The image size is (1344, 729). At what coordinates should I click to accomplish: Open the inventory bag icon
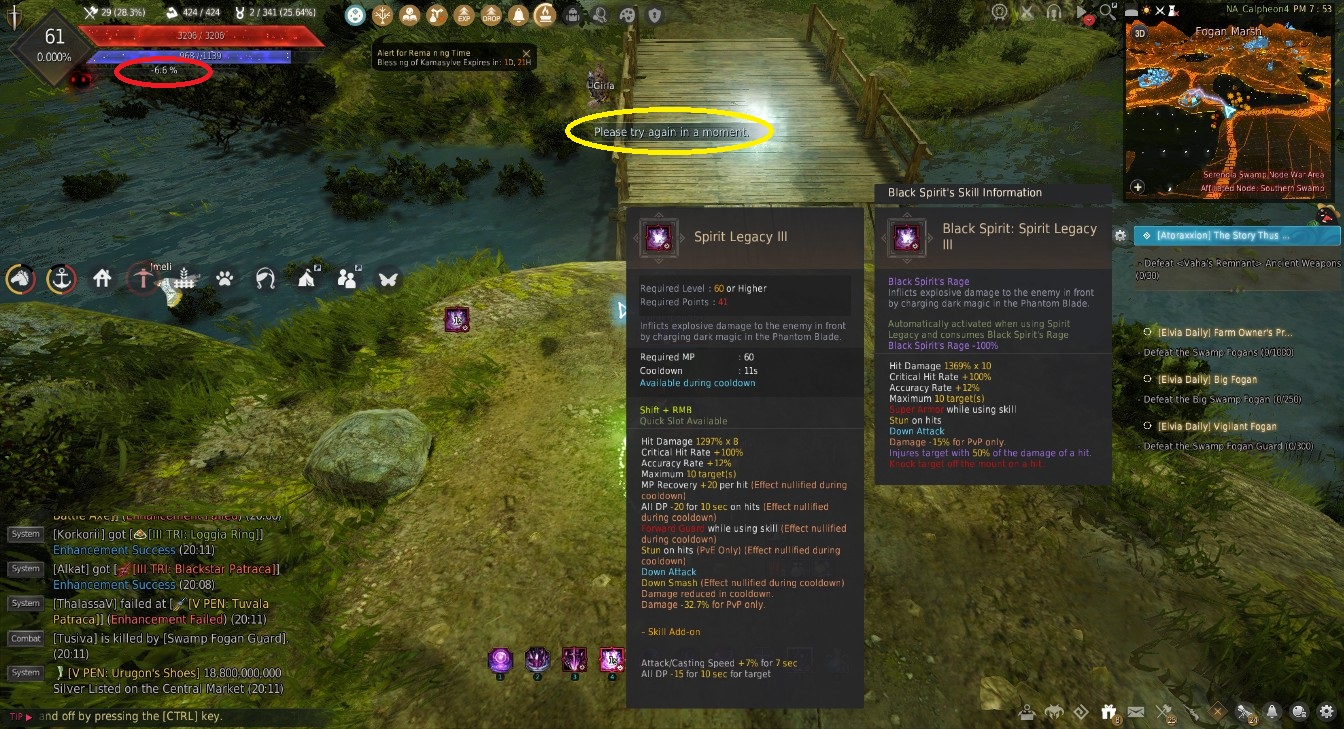(x=571, y=15)
